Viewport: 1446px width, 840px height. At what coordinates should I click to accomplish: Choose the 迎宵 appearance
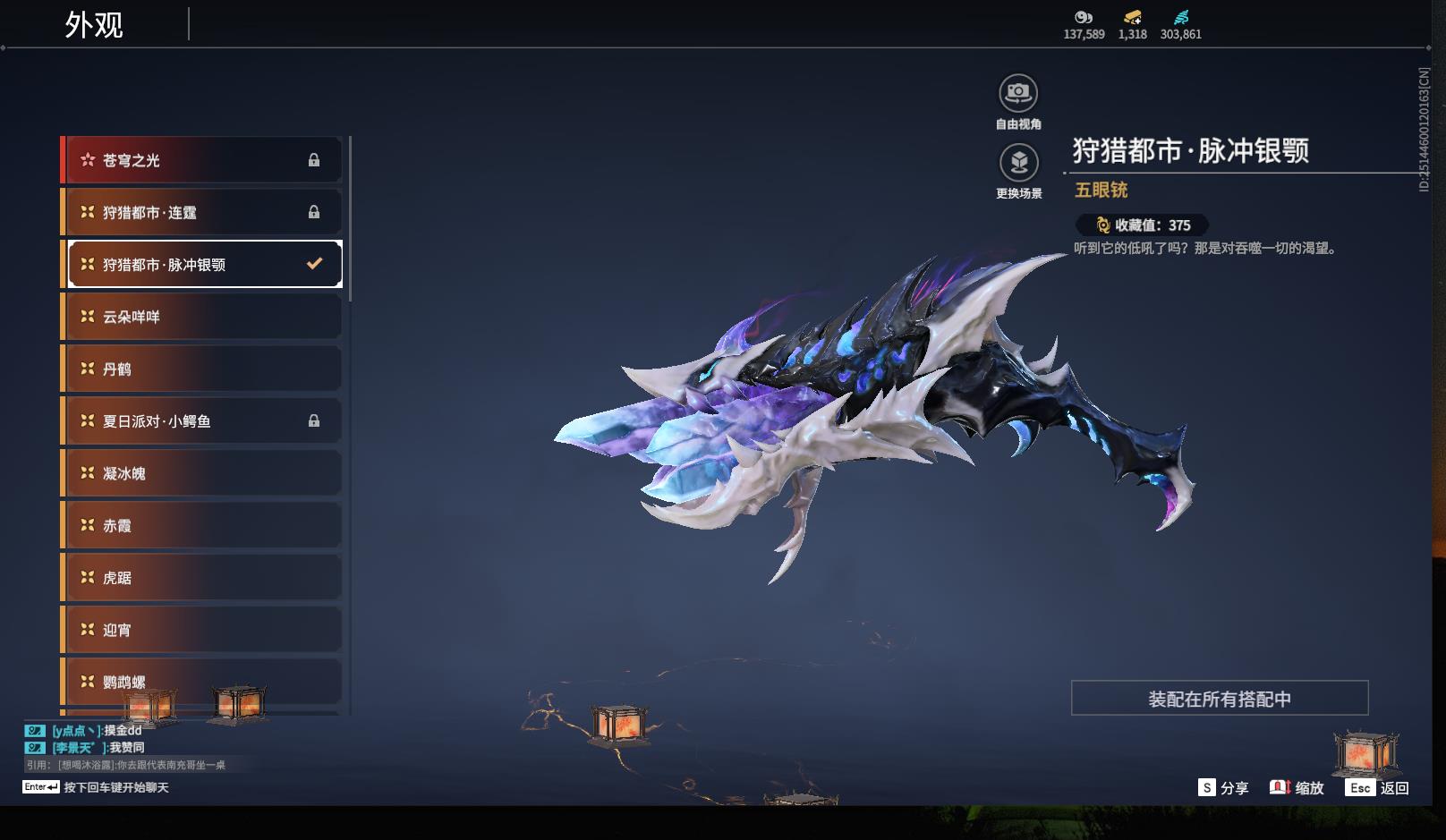tap(203, 630)
